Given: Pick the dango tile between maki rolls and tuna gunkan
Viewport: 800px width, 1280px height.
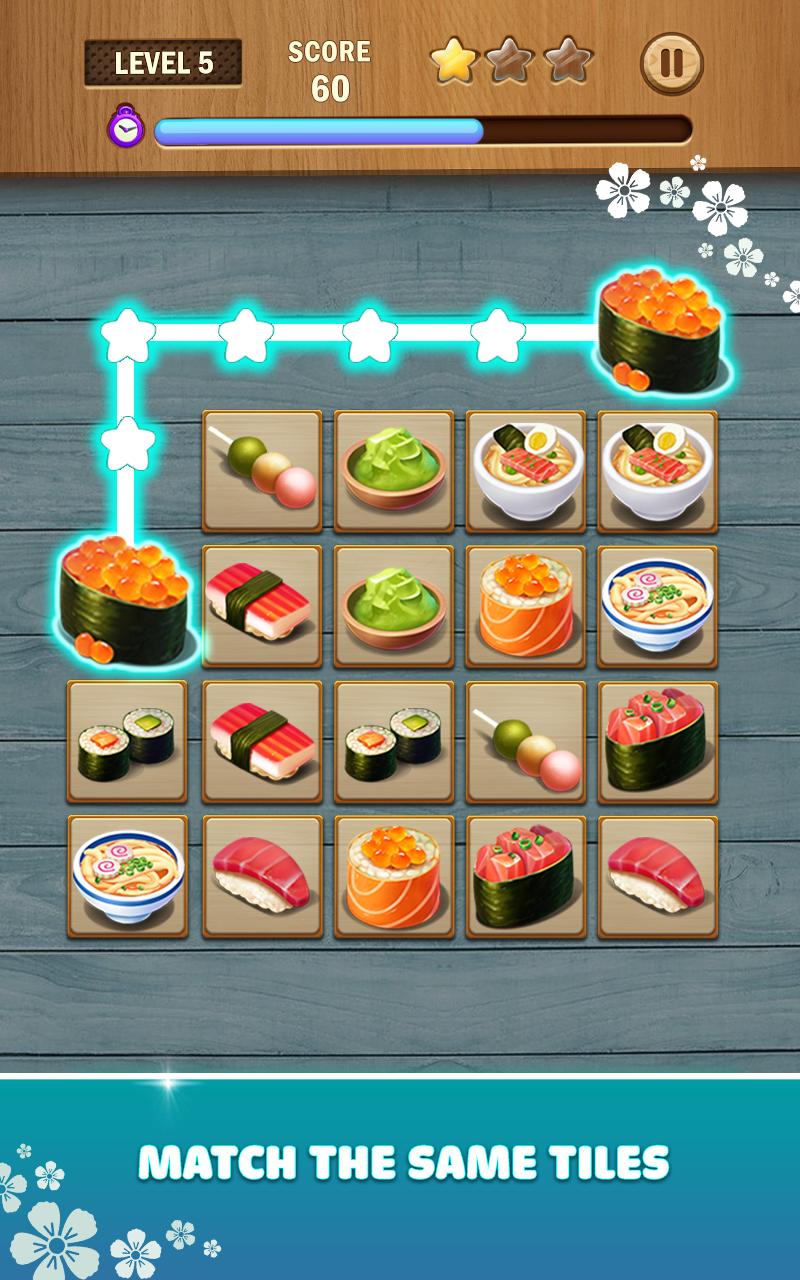Looking at the screenshot, I should click(526, 742).
